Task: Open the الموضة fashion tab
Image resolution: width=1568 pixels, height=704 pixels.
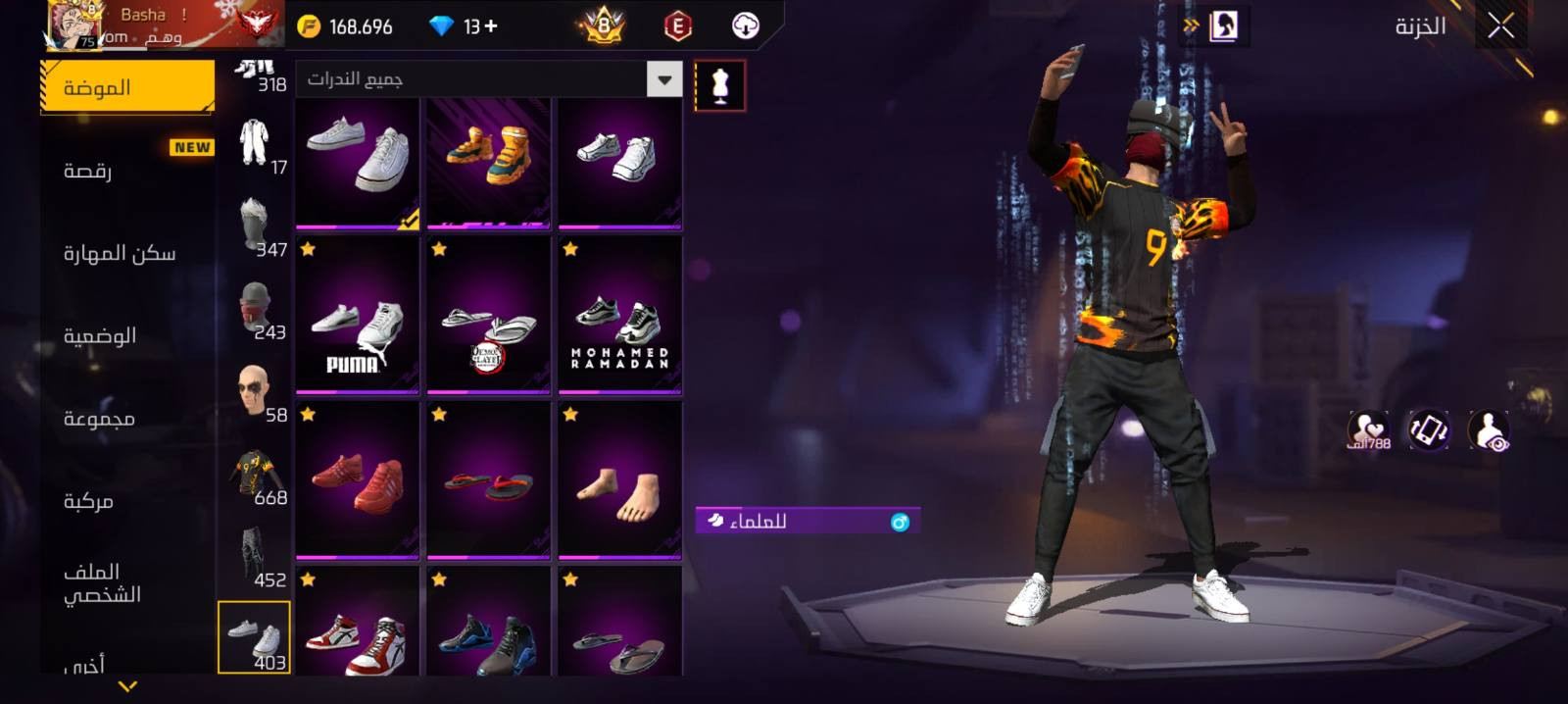Action: (126, 87)
